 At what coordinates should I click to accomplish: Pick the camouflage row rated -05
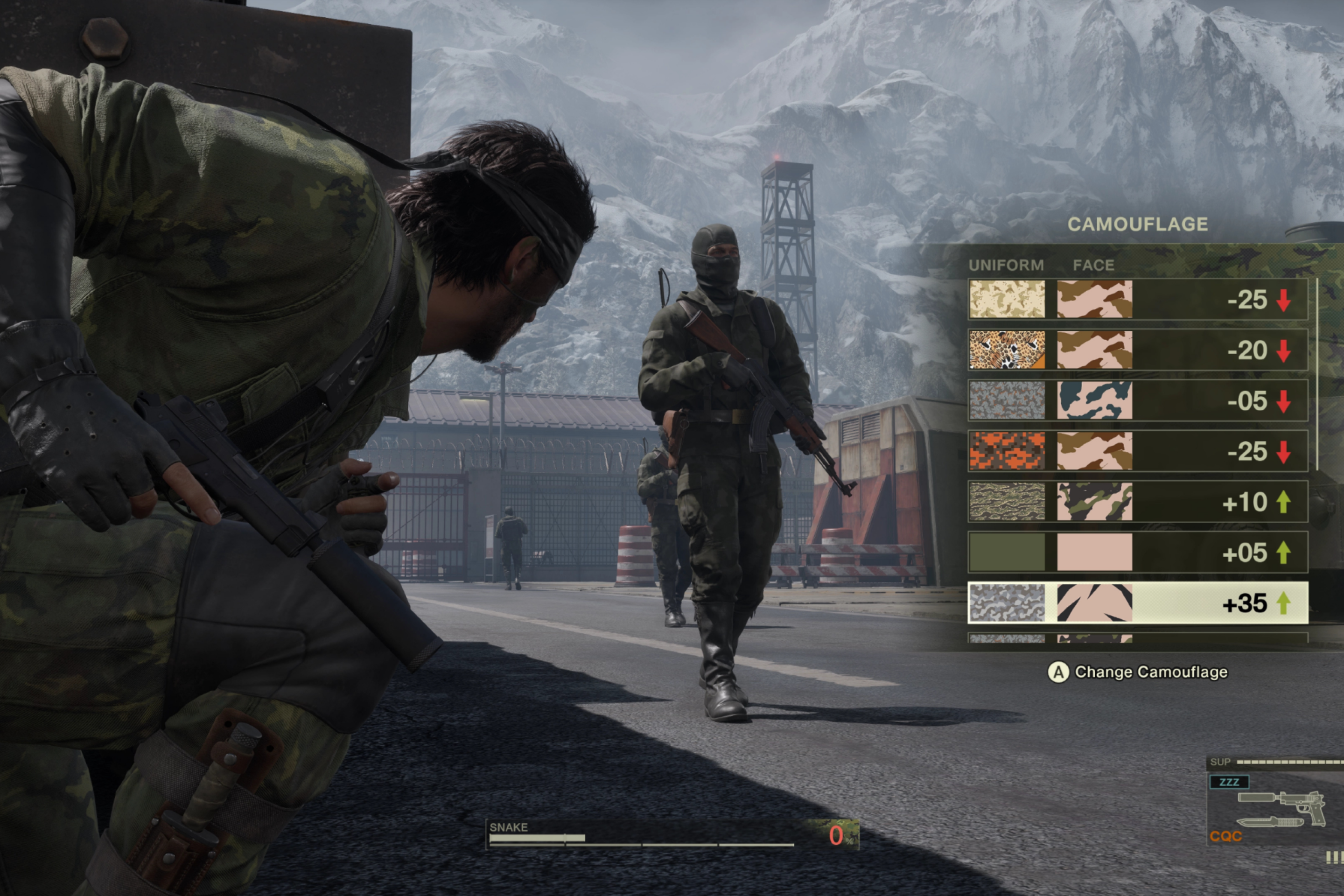point(1137,400)
